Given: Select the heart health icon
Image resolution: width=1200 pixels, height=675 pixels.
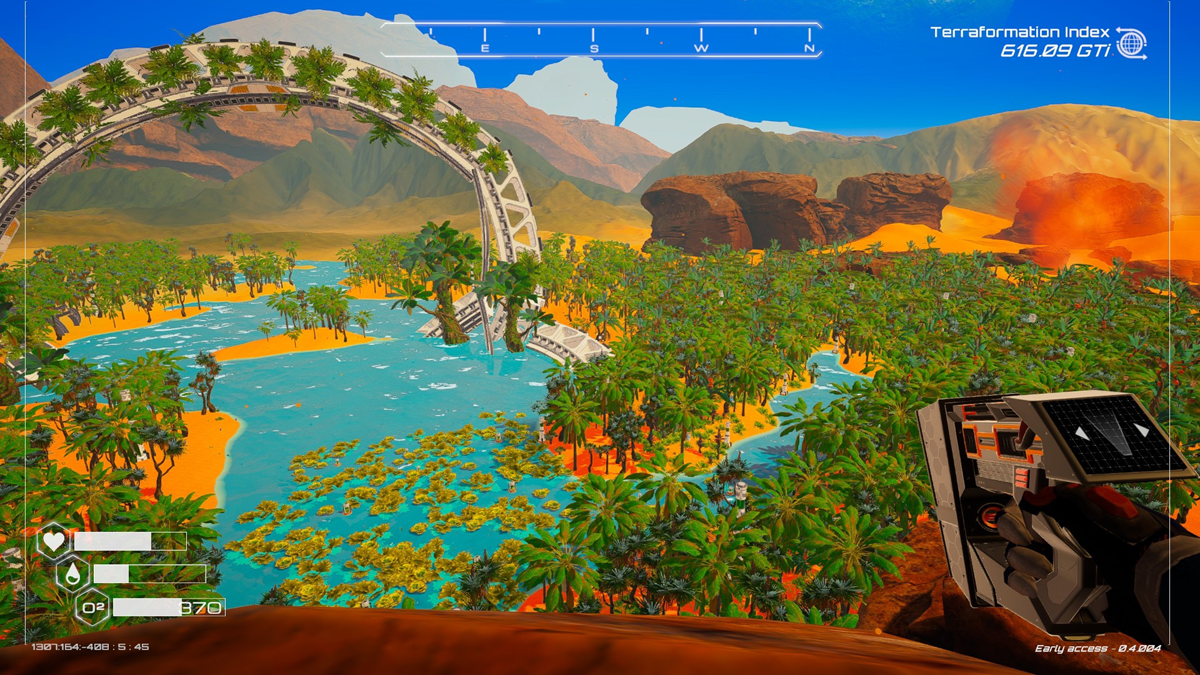Looking at the screenshot, I should click(x=53, y=542).
